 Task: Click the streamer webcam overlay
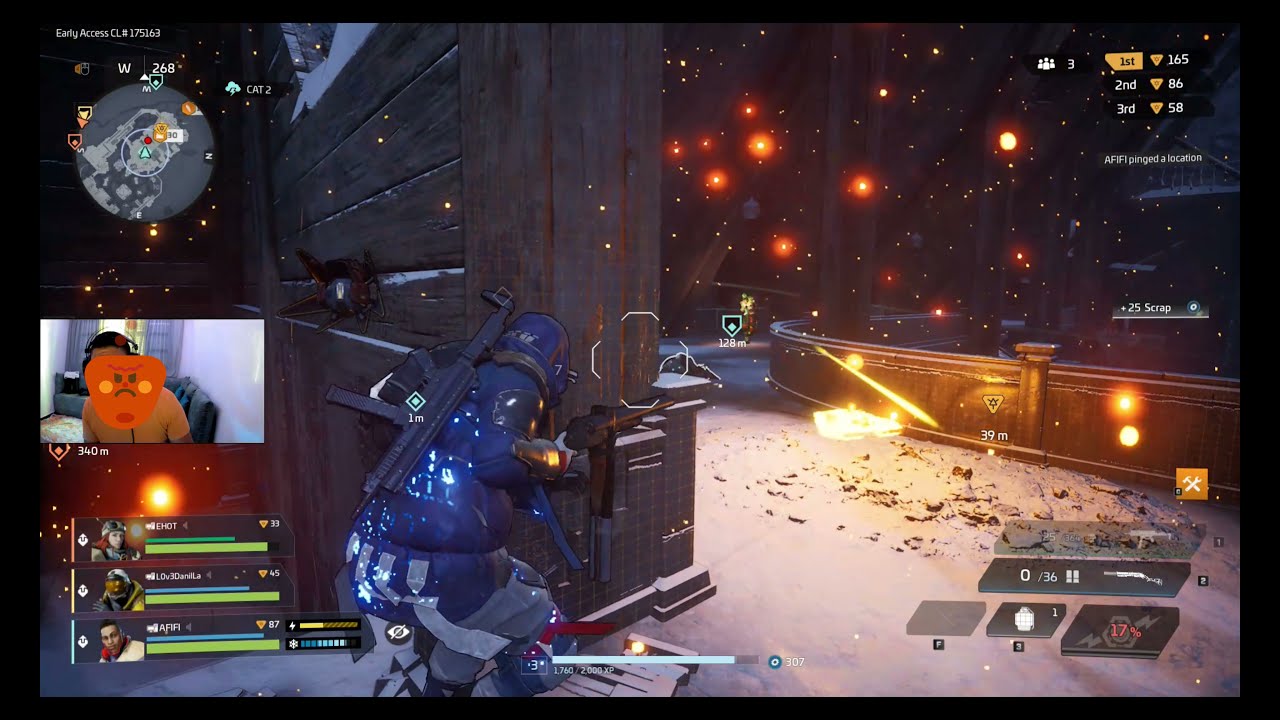[x=152, y=381]
